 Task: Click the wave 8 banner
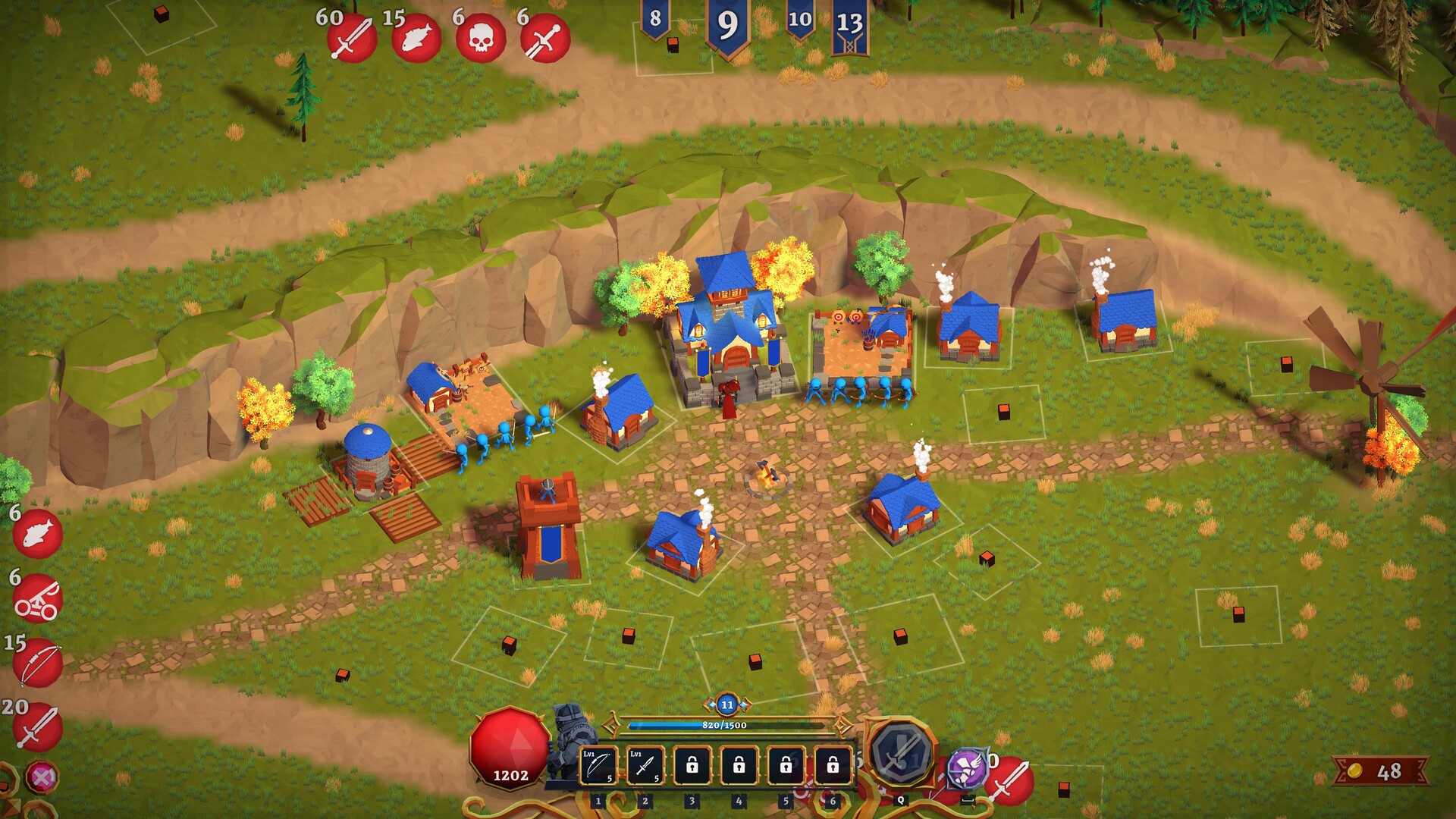point(655,20)
